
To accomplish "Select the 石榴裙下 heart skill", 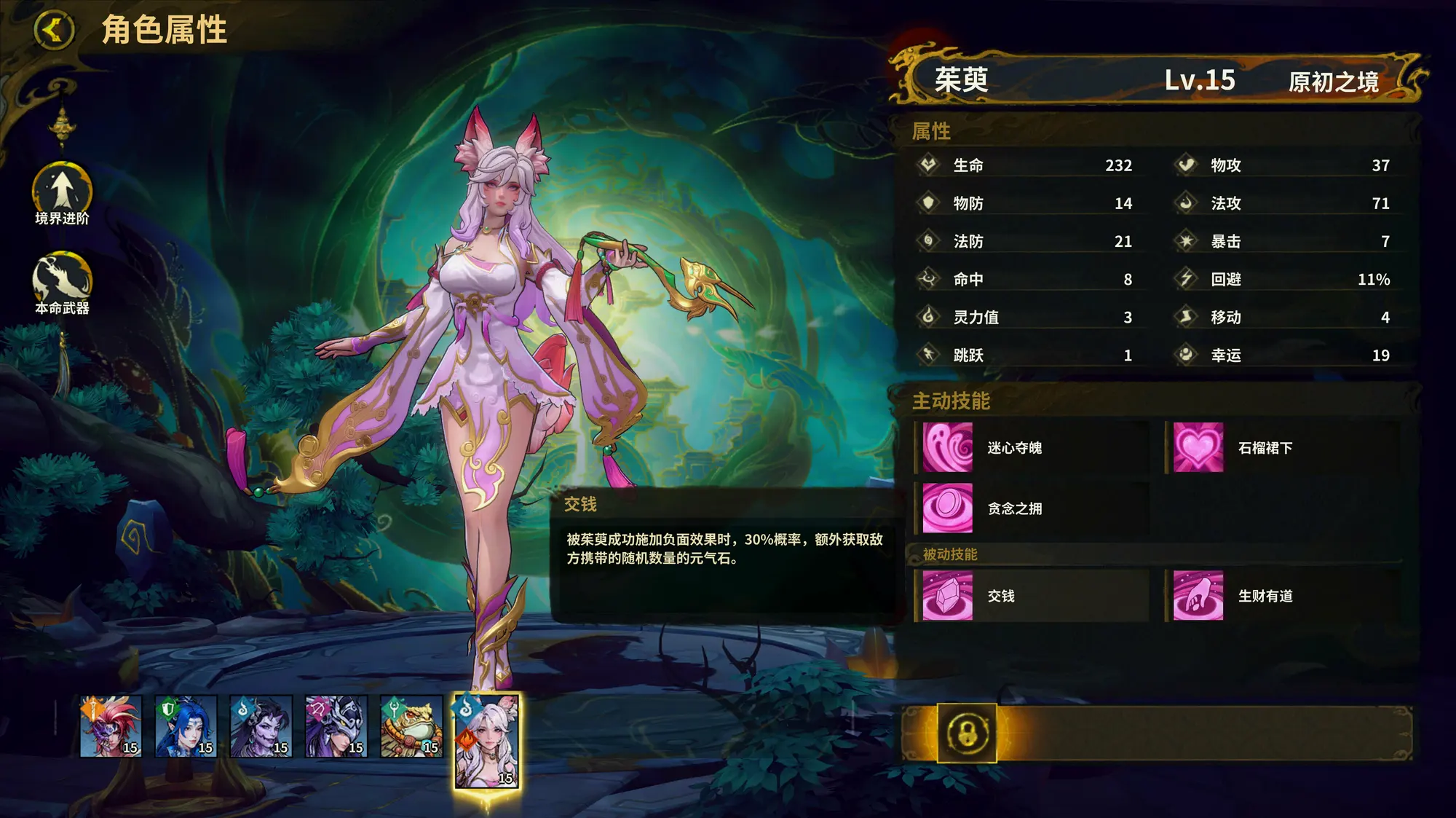I will click(x=1198, y=448).
